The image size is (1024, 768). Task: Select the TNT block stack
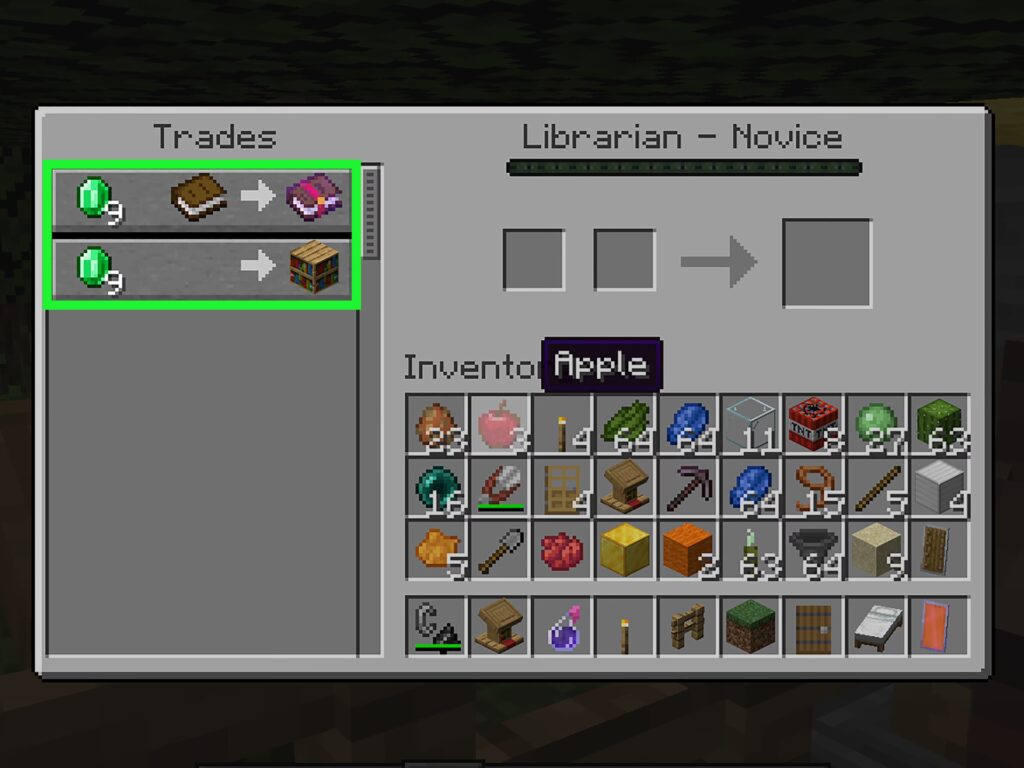tap(813, 424)
